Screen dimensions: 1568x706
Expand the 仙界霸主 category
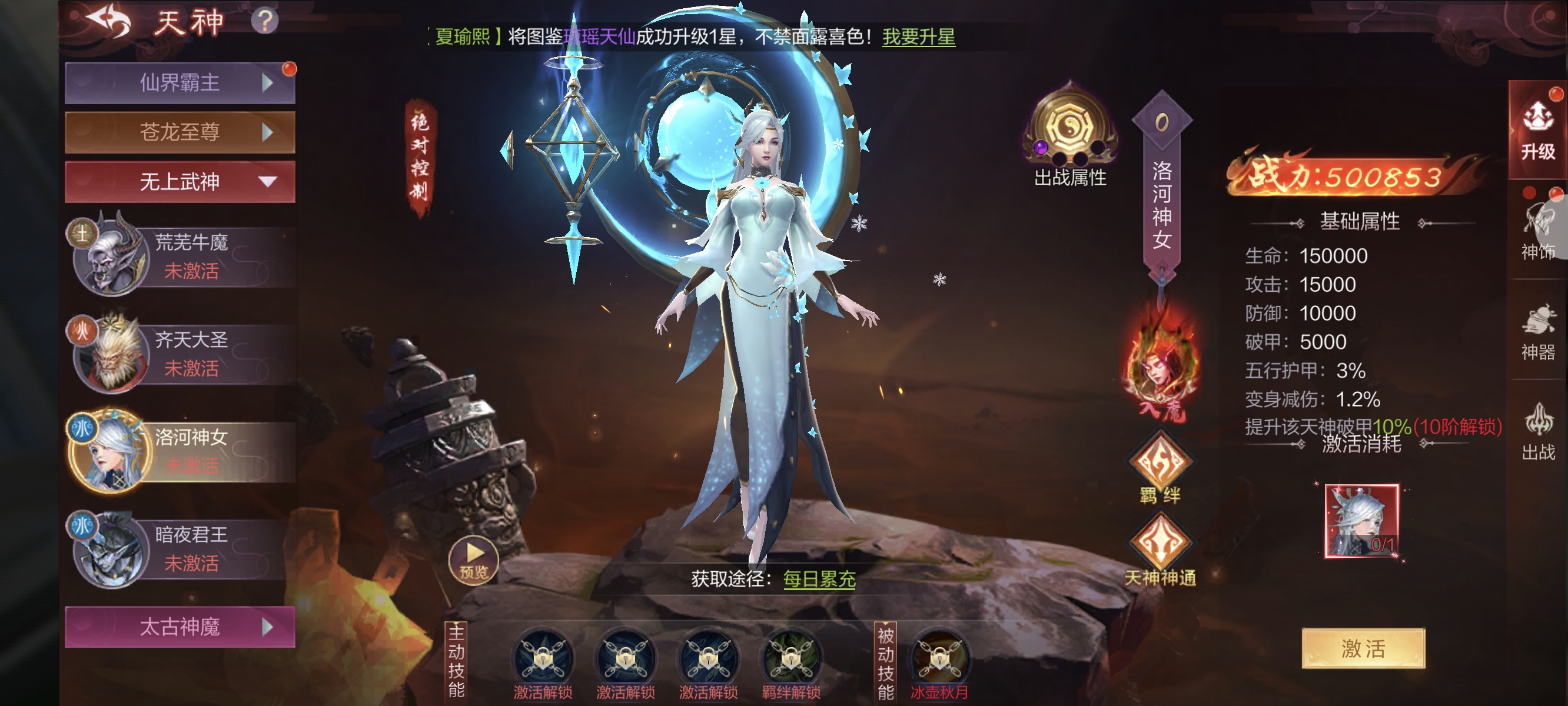(180, 83)
